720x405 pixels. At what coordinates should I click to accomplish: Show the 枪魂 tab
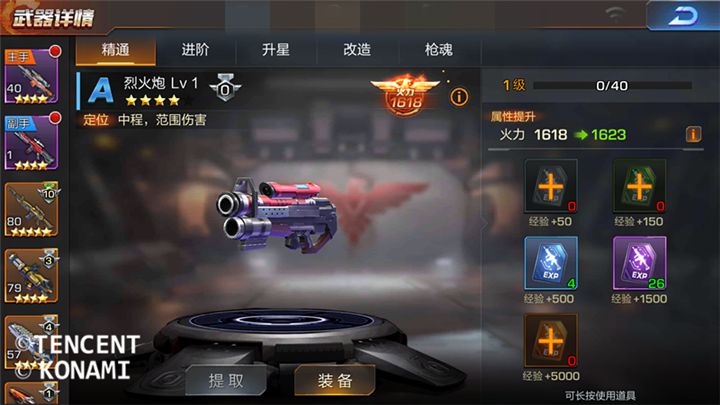438,50
